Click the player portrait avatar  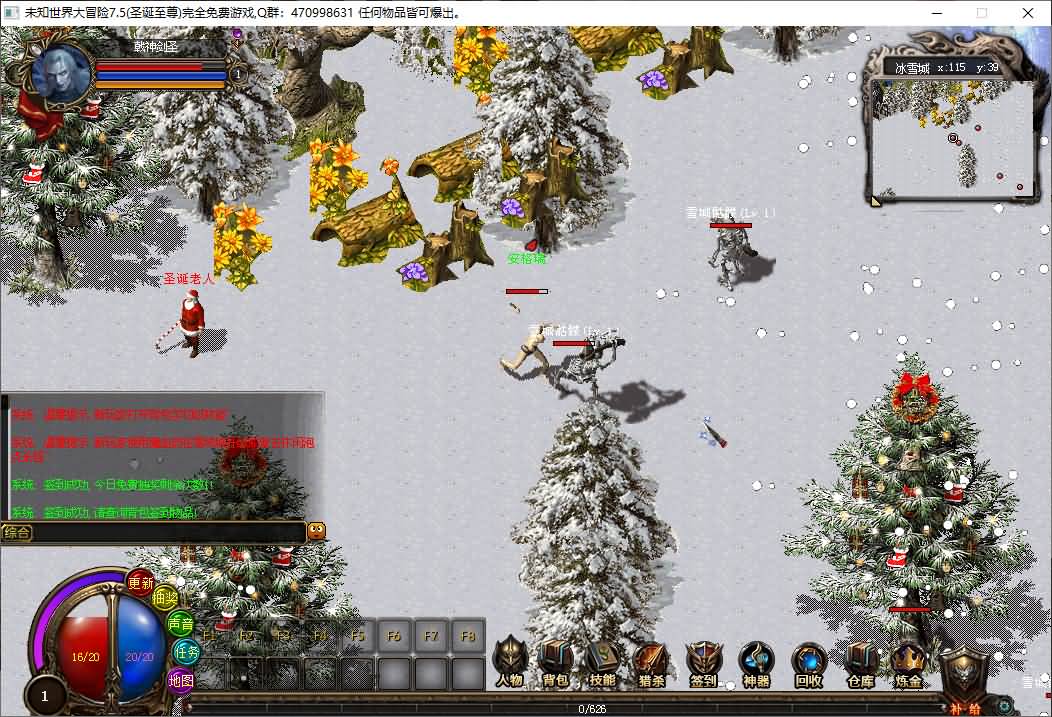(x=61, y=72)
